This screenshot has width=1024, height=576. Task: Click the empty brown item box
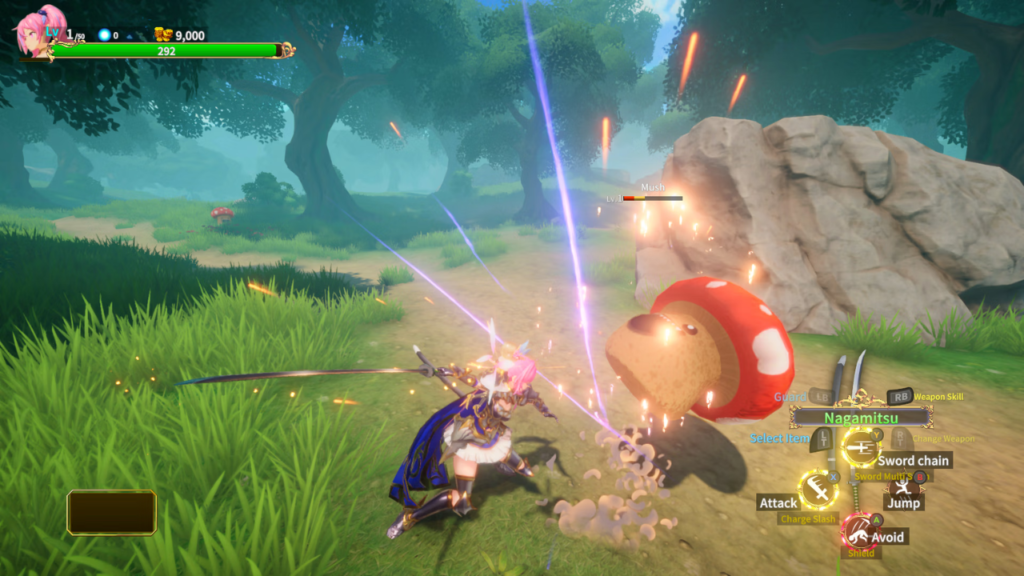(112, 512)
